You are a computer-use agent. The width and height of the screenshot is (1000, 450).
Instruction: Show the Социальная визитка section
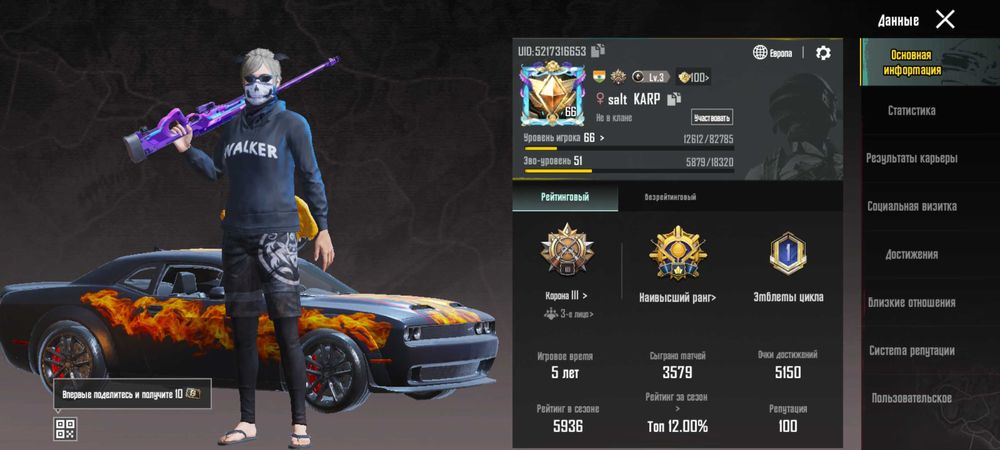click(911, 206)
